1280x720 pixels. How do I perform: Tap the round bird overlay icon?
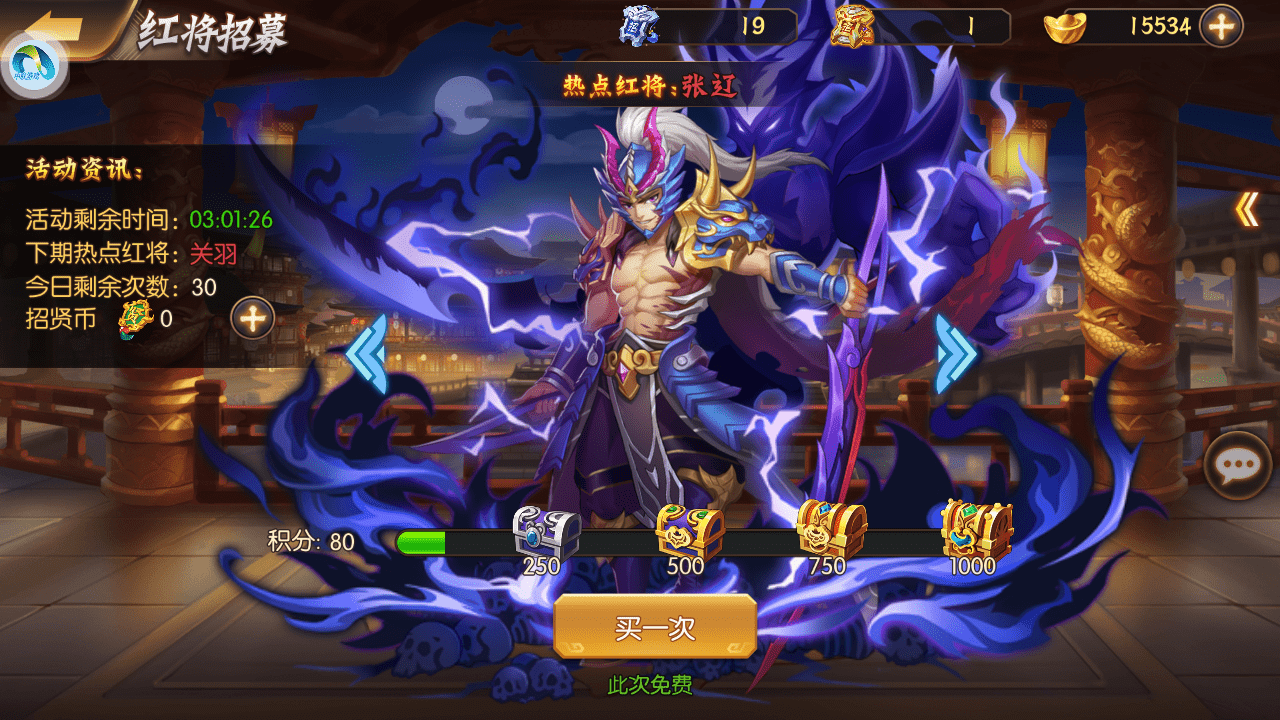(34, 65)
